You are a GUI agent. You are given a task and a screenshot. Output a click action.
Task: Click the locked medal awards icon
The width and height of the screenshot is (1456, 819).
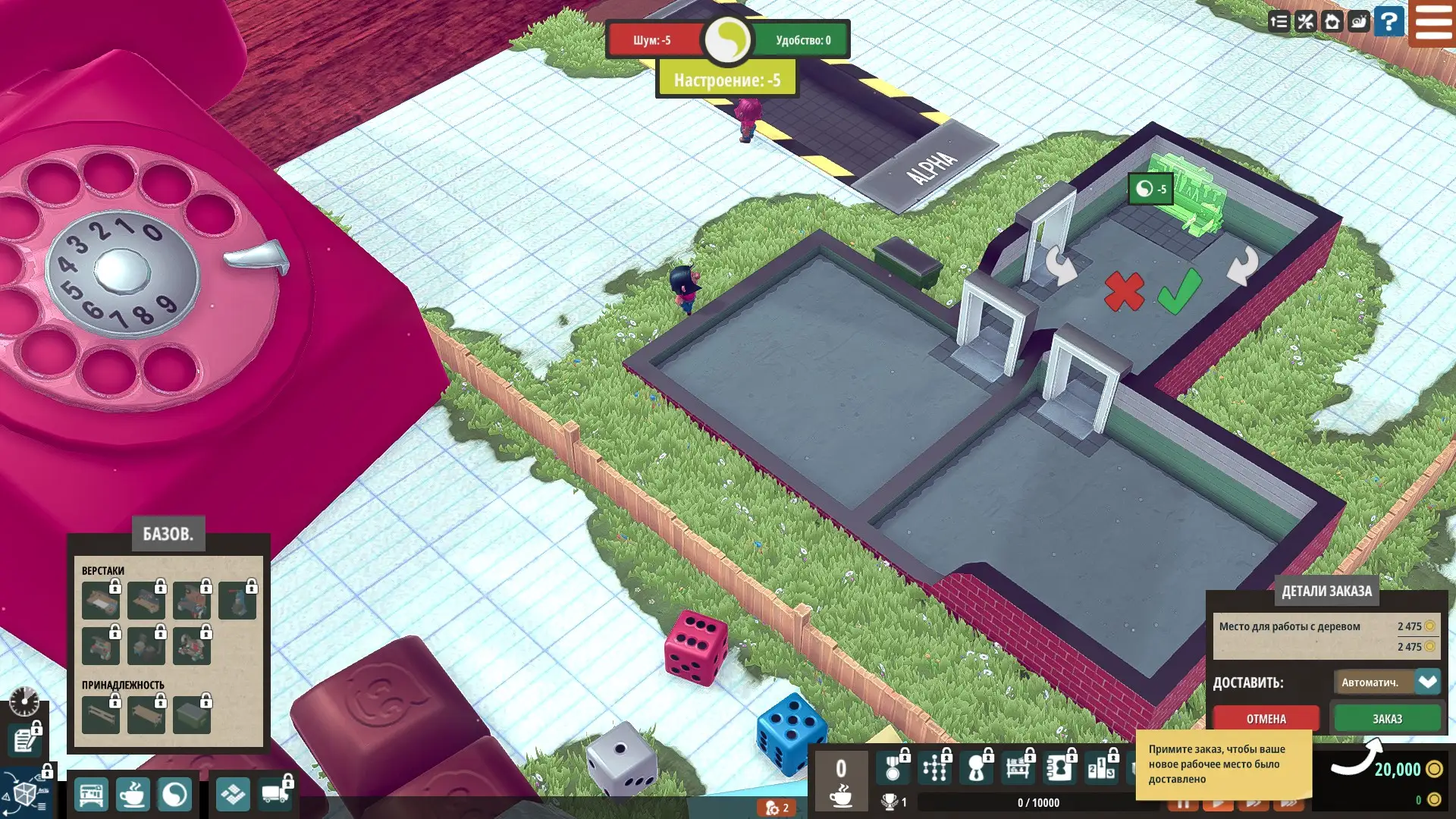[x=894, y=769]
